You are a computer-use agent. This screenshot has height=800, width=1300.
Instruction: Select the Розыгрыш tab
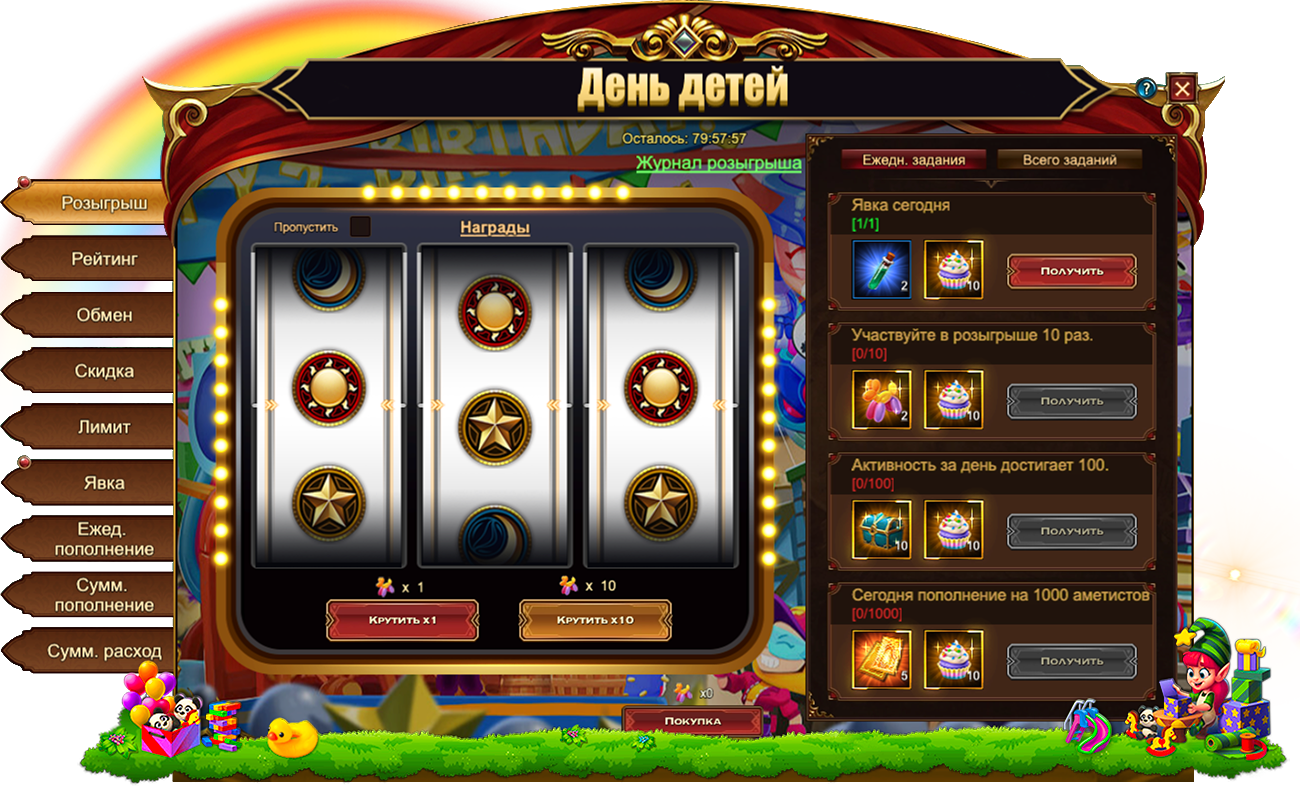click(x=104, y=203)
